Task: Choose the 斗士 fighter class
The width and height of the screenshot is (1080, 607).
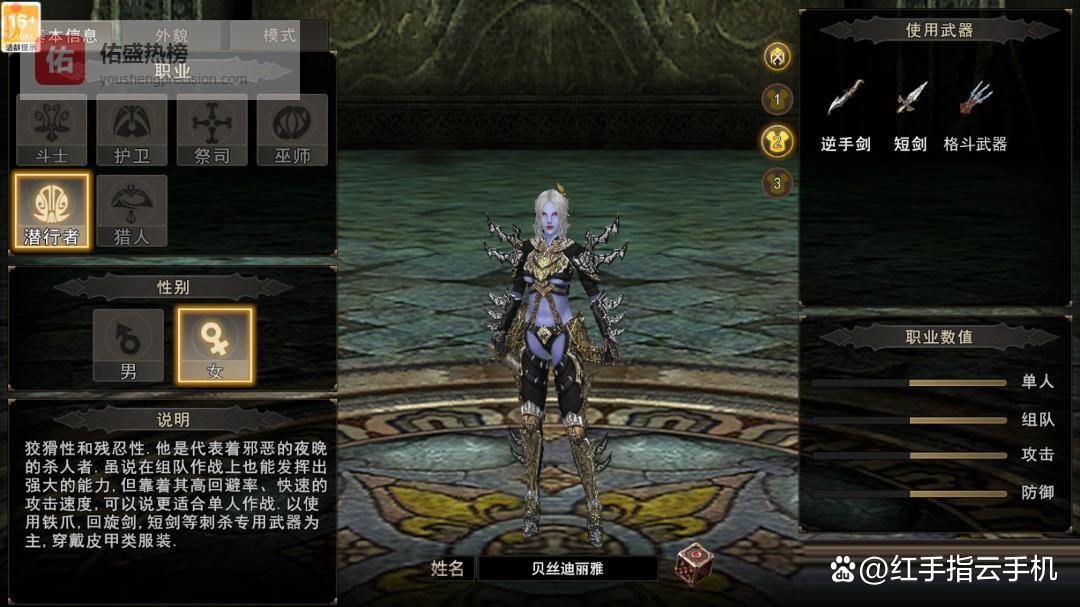Action: [x=51, y=130]
